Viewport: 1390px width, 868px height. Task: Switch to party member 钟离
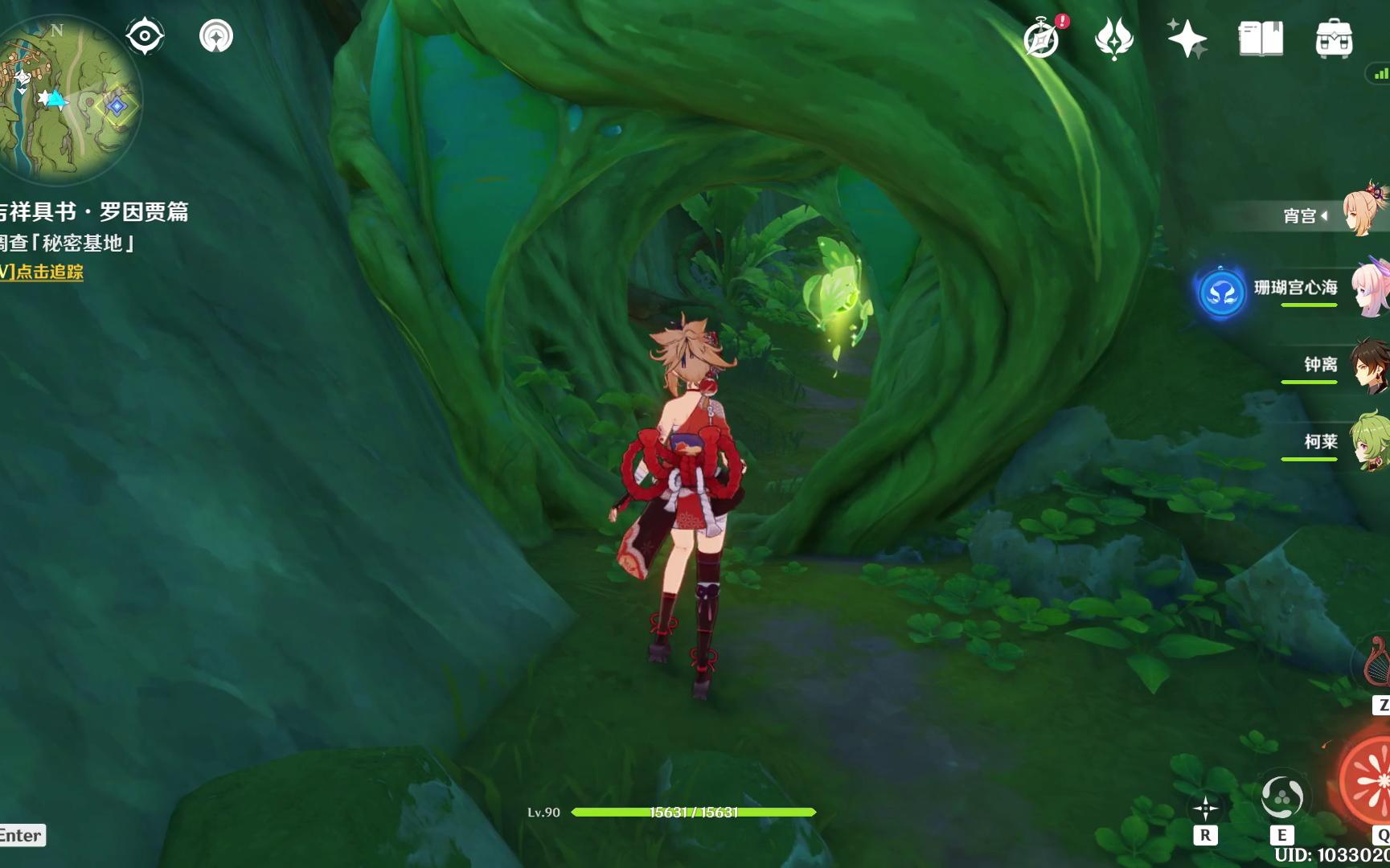(1367, 366)
